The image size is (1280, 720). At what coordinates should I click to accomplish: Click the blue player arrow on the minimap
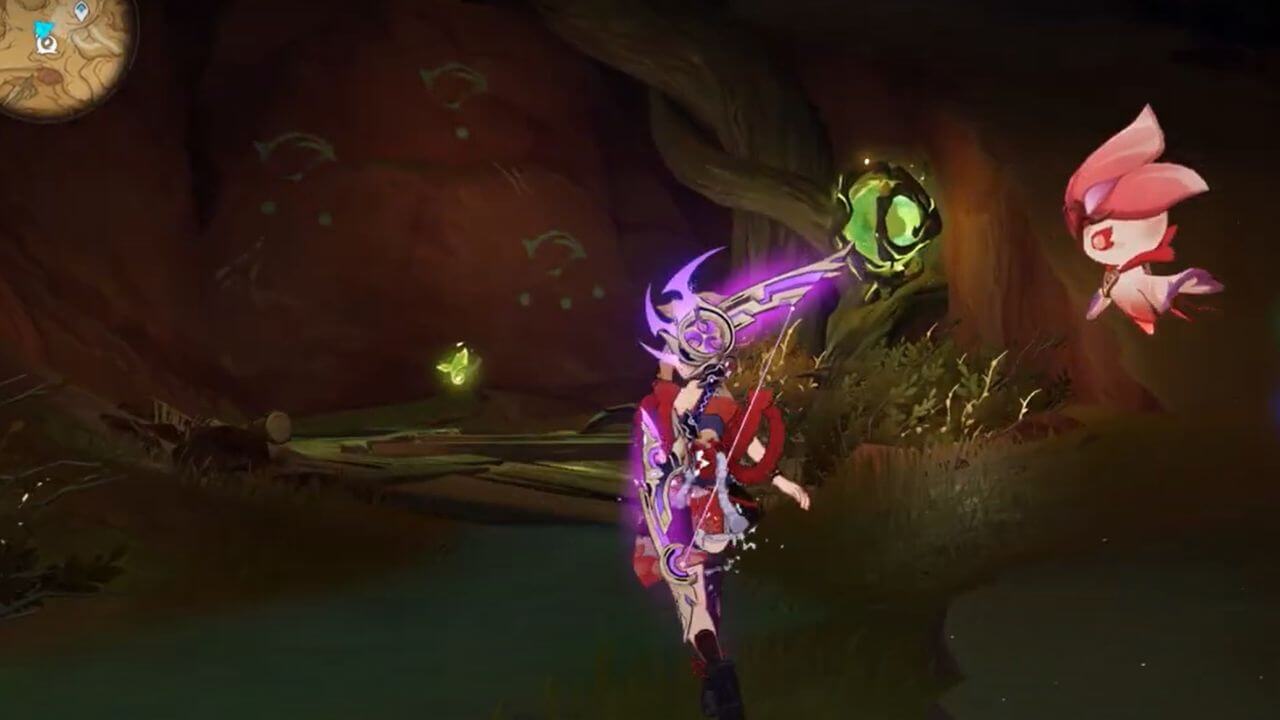click(x=42, y=27)
